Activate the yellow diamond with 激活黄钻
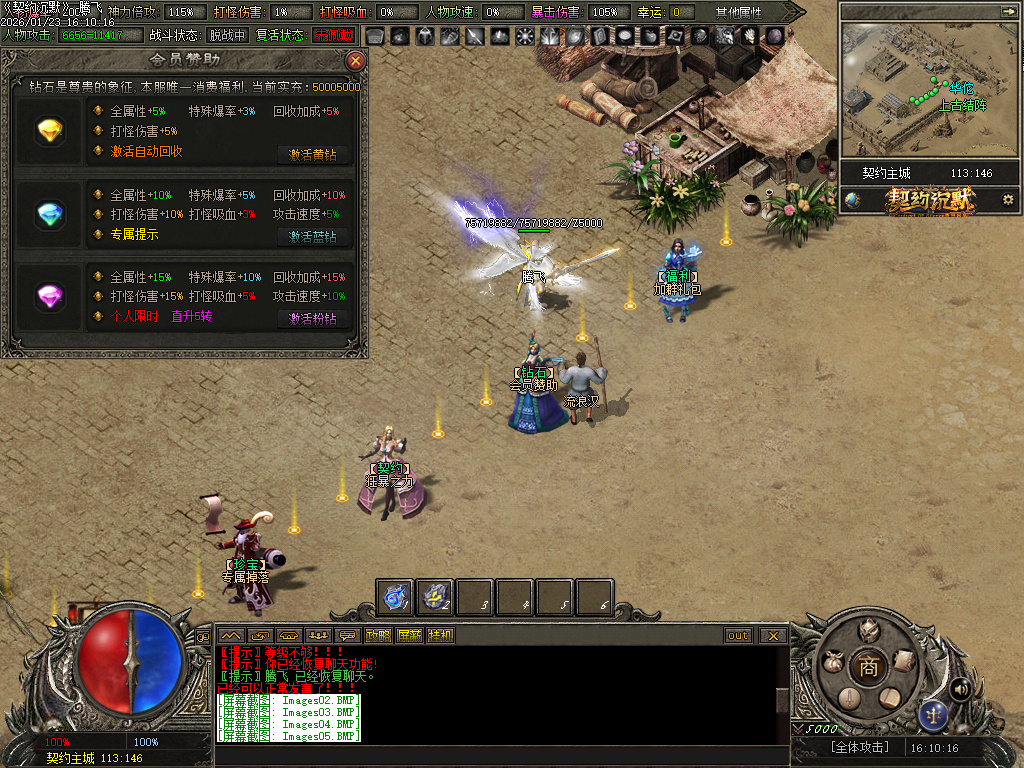This screenshot has width=1024, height=768. tap(313, 155)
